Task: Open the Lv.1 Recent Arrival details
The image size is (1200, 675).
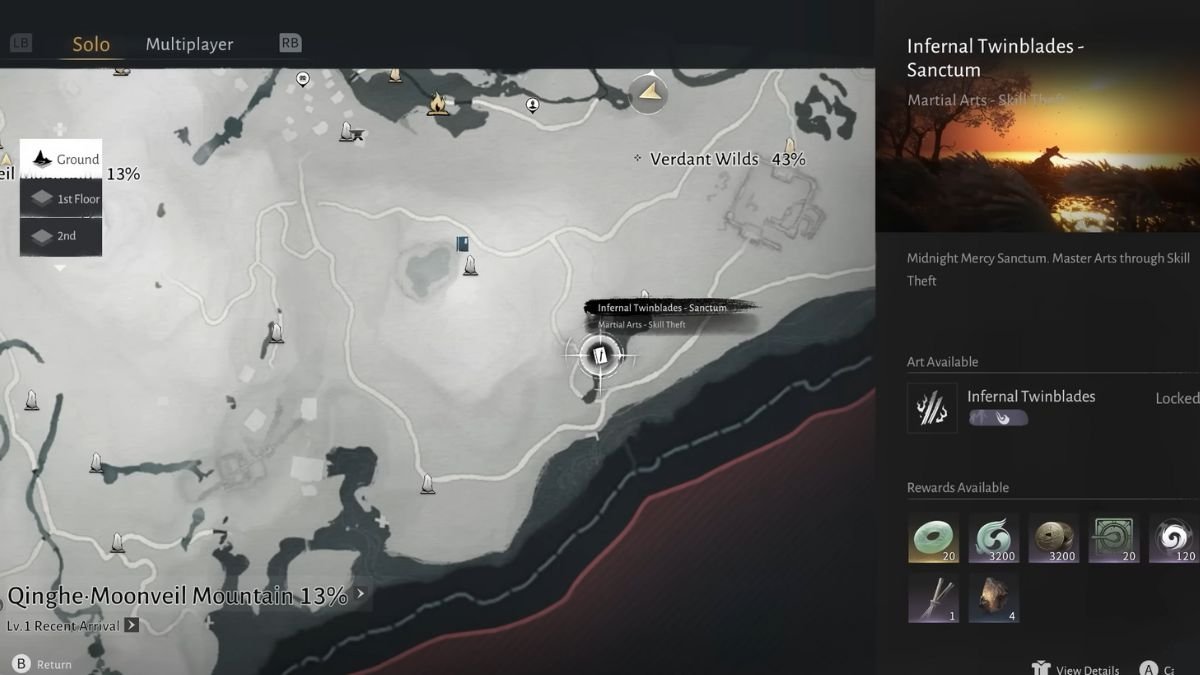Action: click(132, 626)
